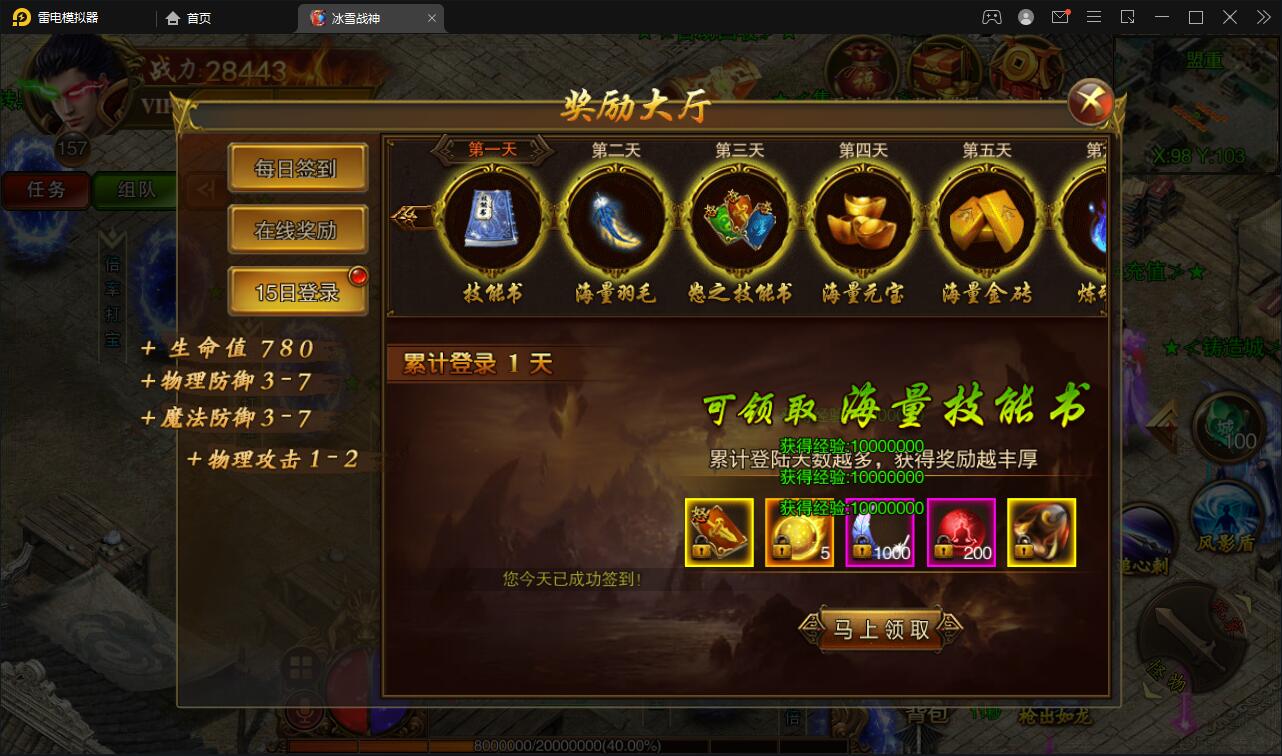Open the 15日登录 rewards page

(x=298, y=290)
